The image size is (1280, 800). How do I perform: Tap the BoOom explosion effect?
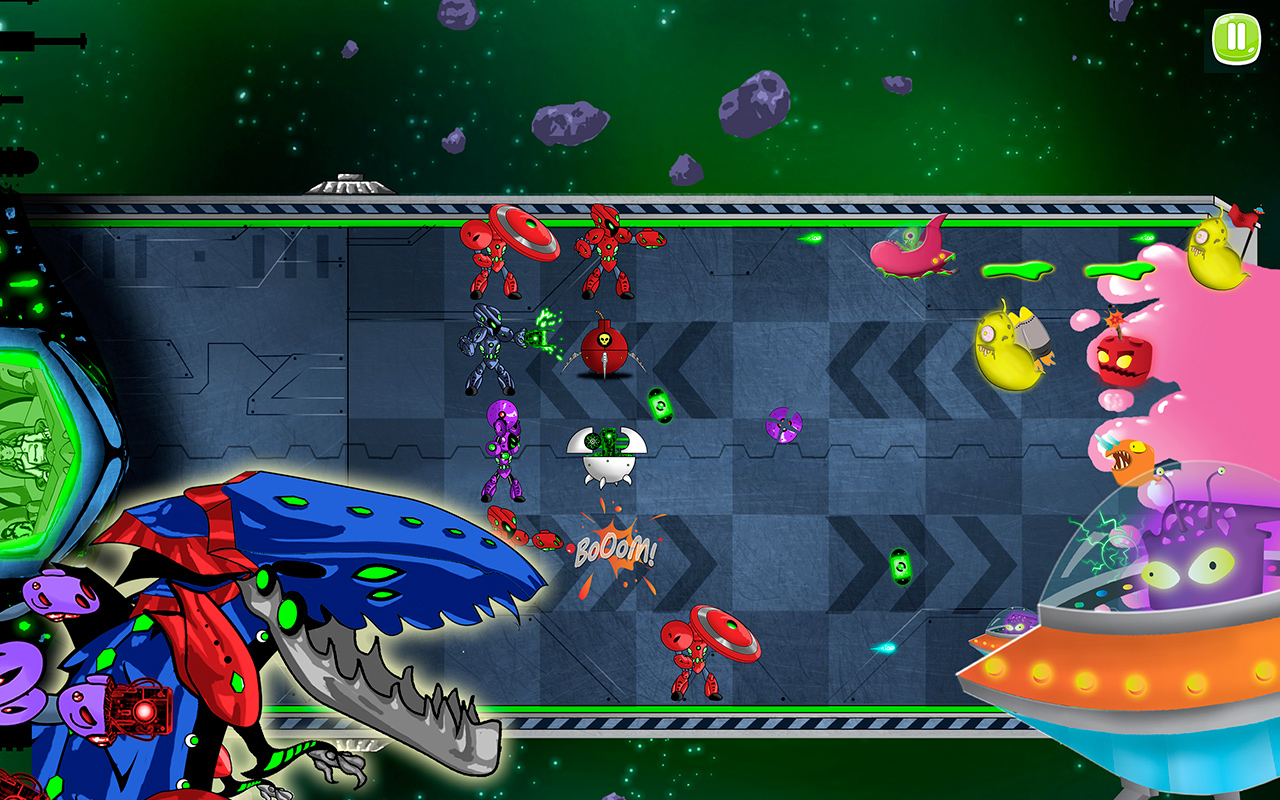(x=615, y=548)
